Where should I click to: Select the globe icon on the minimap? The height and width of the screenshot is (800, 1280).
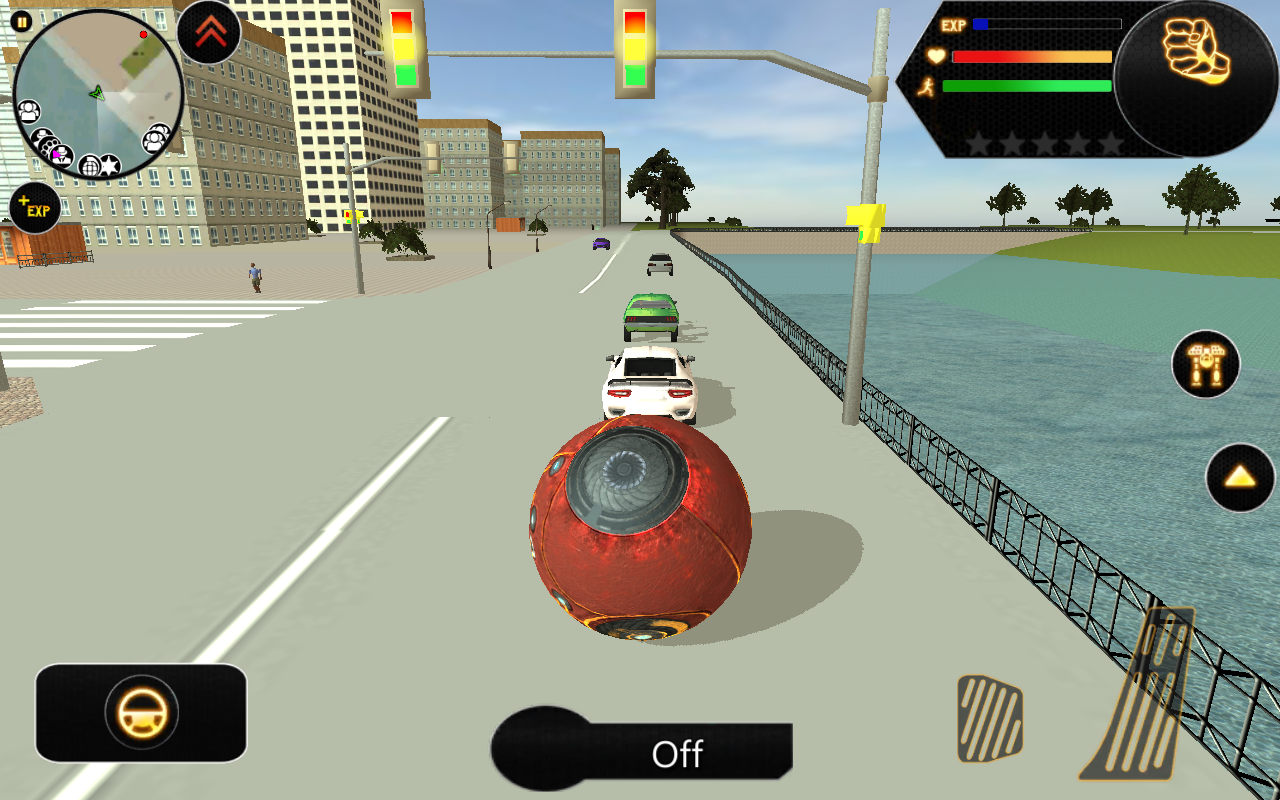(x=89, y=165)
